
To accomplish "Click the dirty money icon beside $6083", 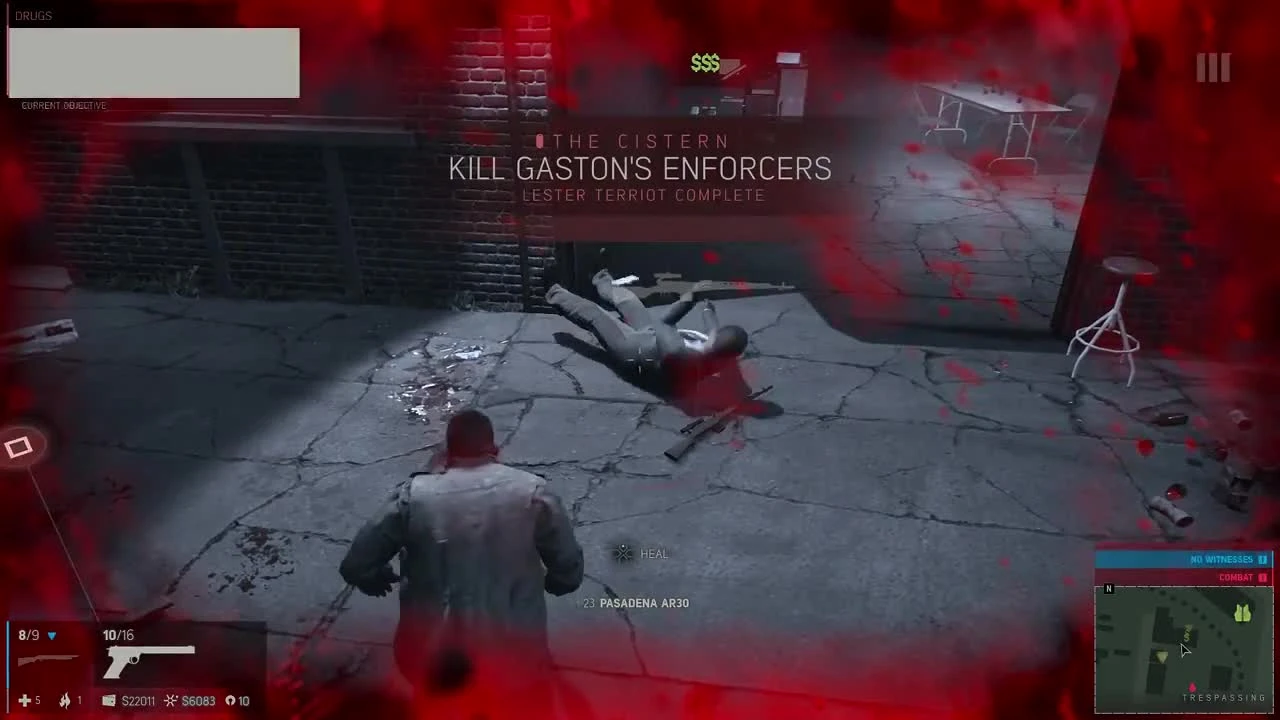I will click(x=170, y=701).
